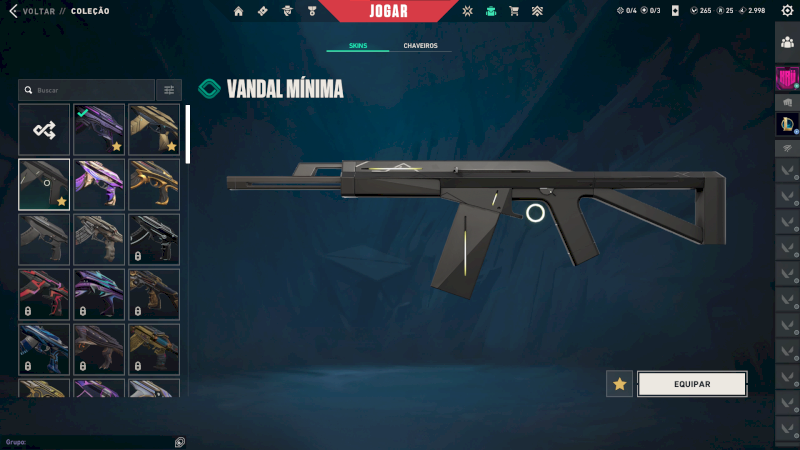The width and height of the screenshot is (800, 450).
Task: Equip the Vandal Mínima skin
Action: [692, 384]
